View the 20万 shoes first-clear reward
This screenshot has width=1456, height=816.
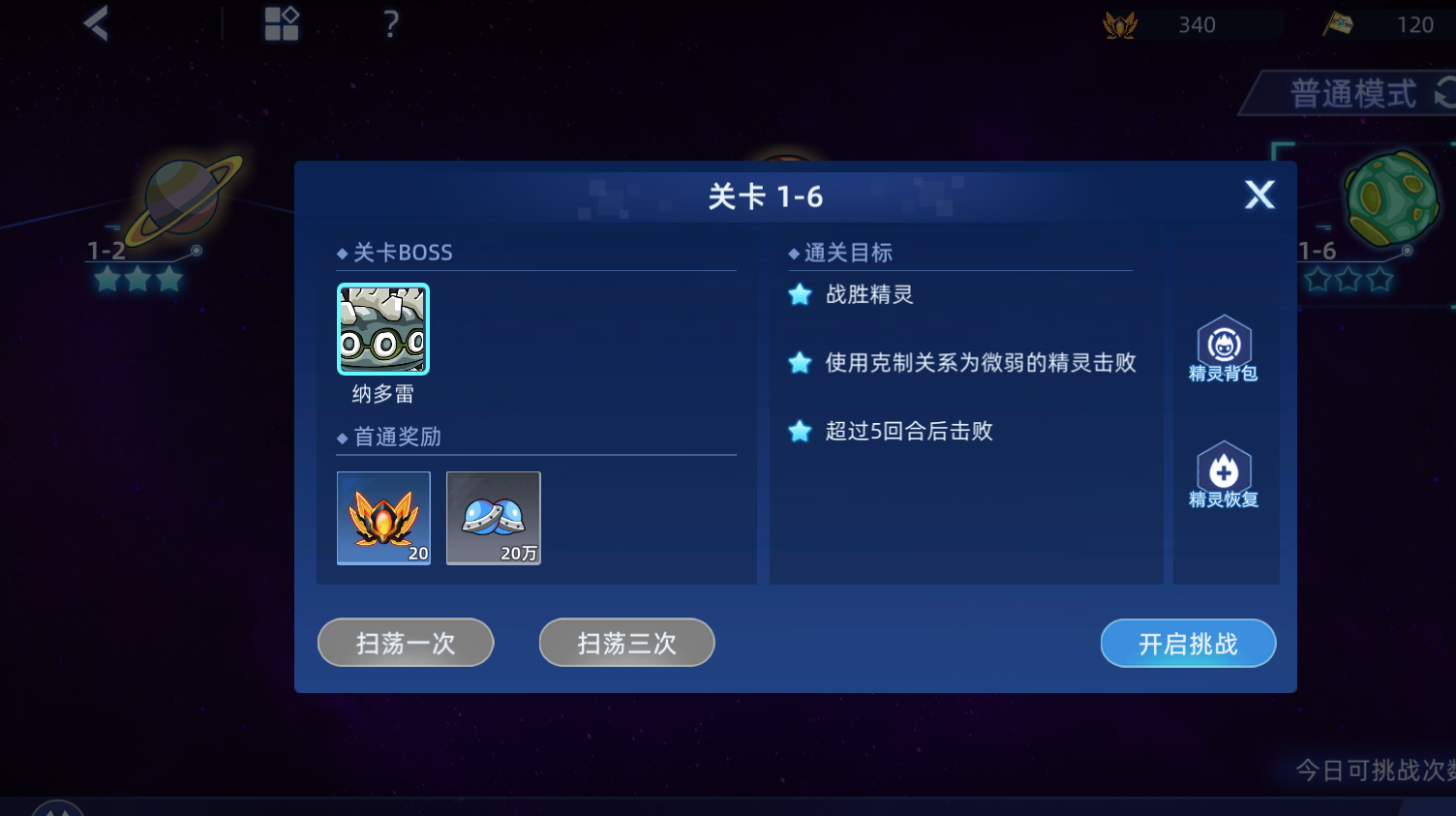pos(493,519)
